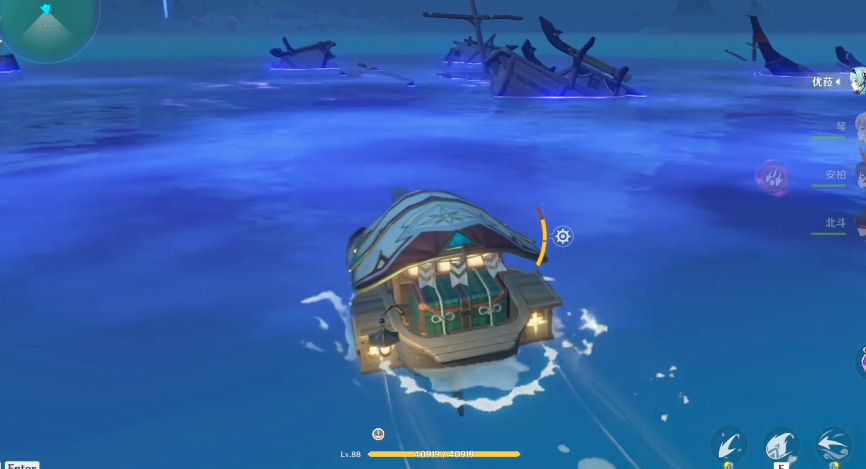Click the ship's wheel icon beside the boat
Viewport: 866px width, 469px height.
coord(563,236)
